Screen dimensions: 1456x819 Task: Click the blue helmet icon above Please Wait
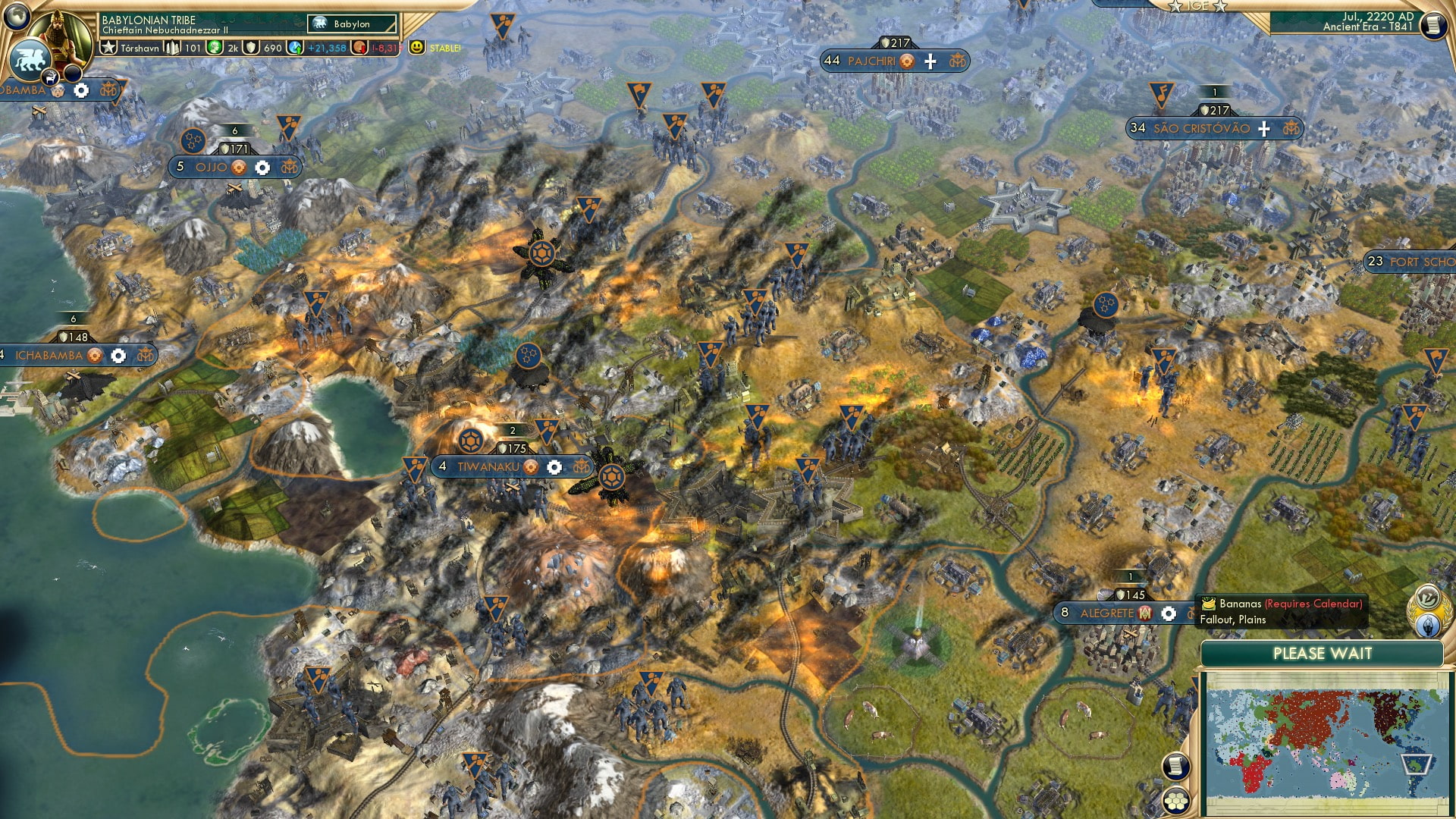[1429, 625]
